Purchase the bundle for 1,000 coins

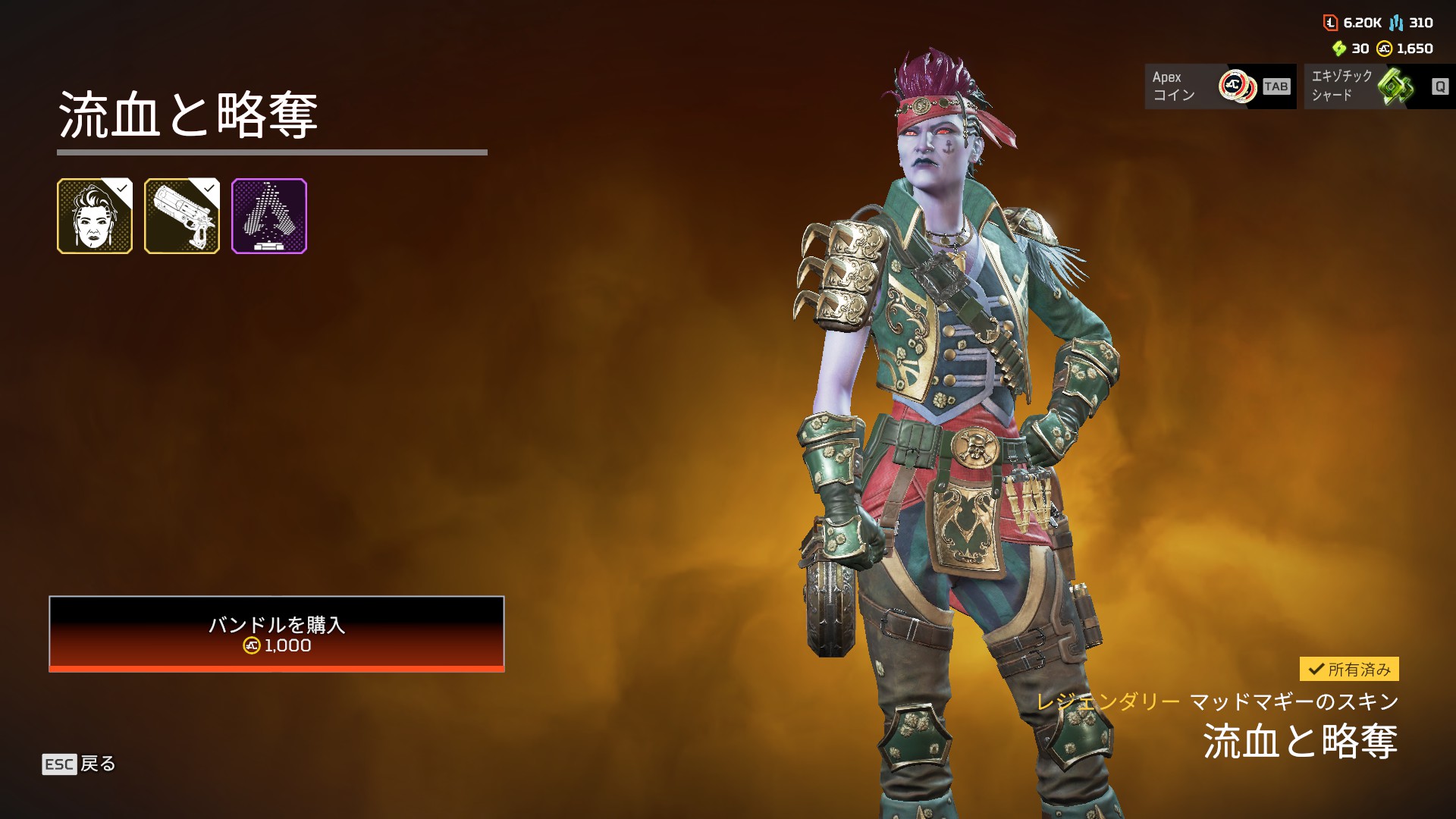point(276,634)
